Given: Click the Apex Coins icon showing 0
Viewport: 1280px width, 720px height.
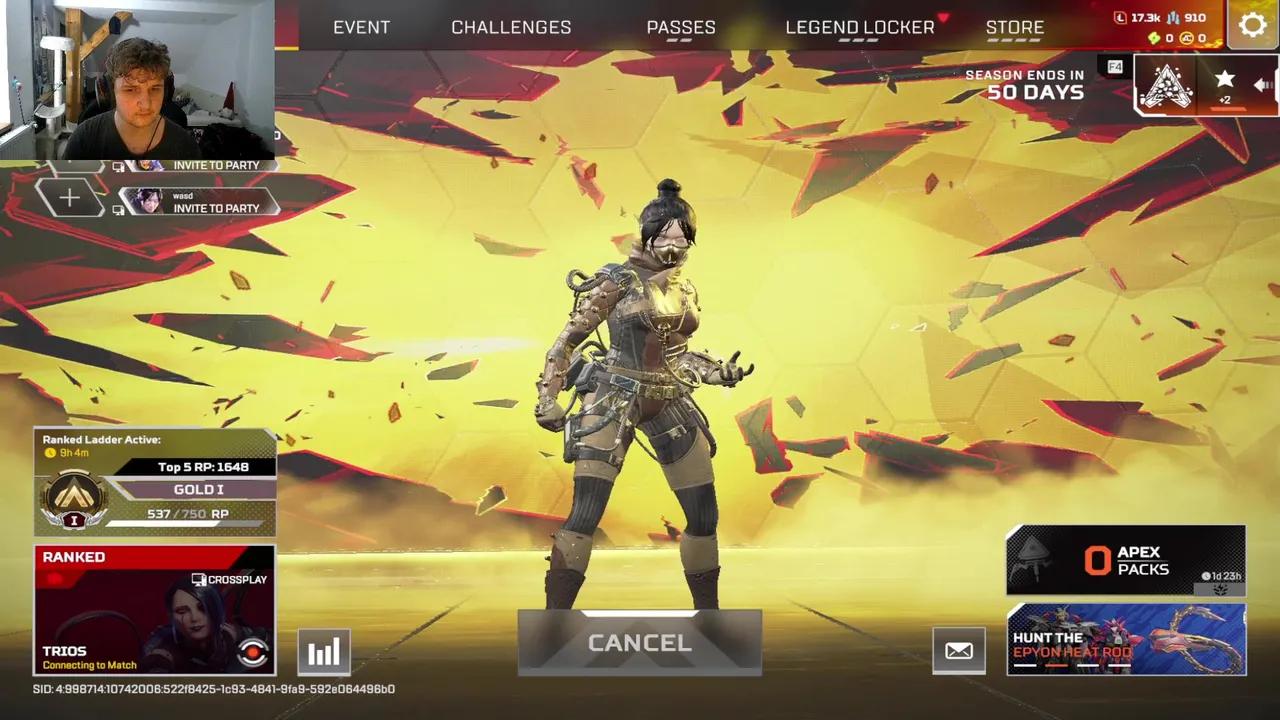Looking at the screenshot, I should pos(1187,38).
